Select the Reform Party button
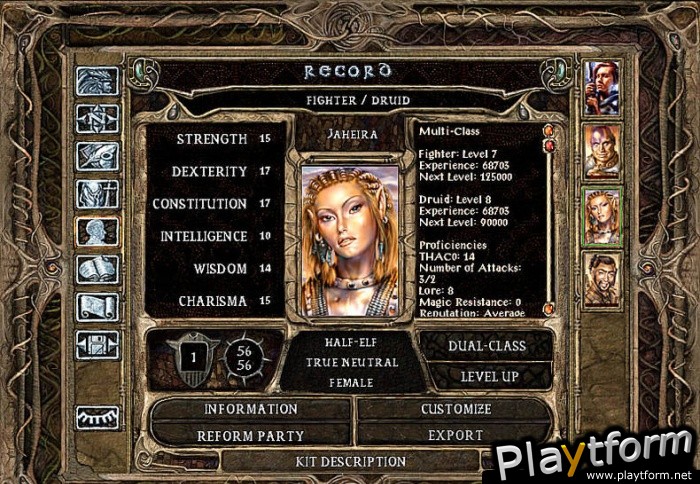The width and height of the screenshot is (700, 484). point(250,435)
